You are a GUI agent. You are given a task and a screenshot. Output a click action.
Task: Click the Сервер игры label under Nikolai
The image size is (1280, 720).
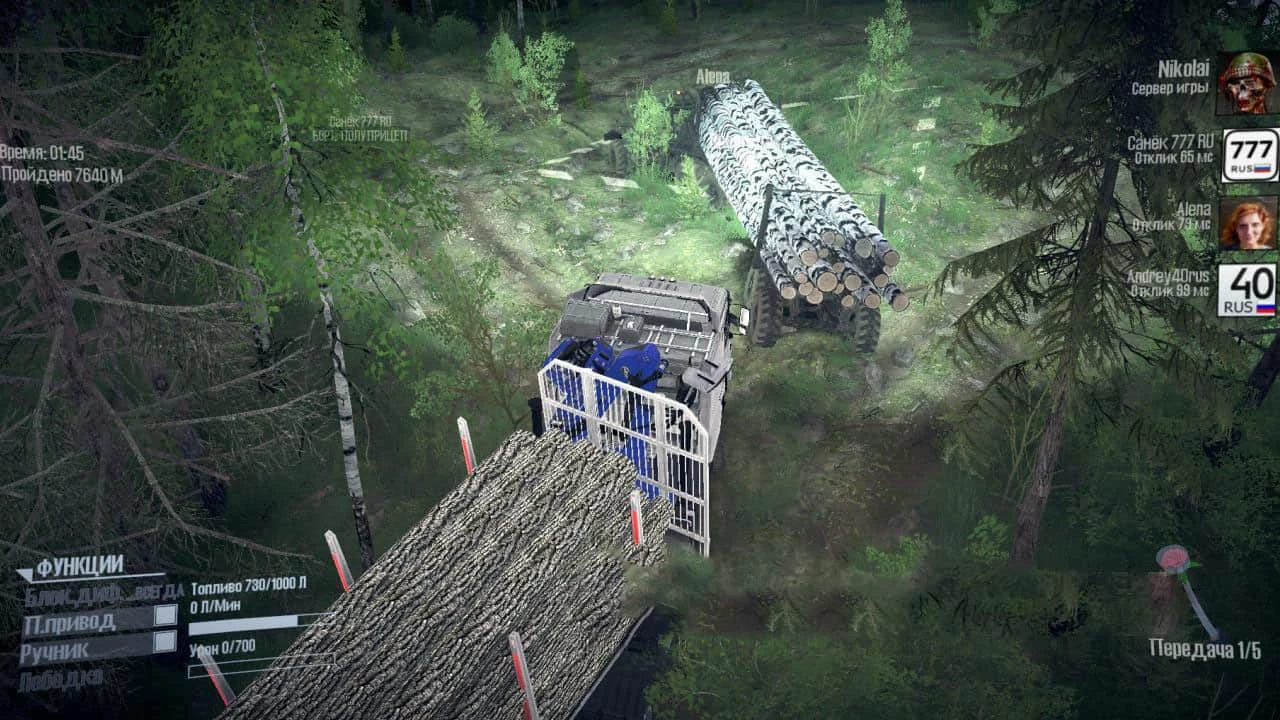click(1171, 88)
